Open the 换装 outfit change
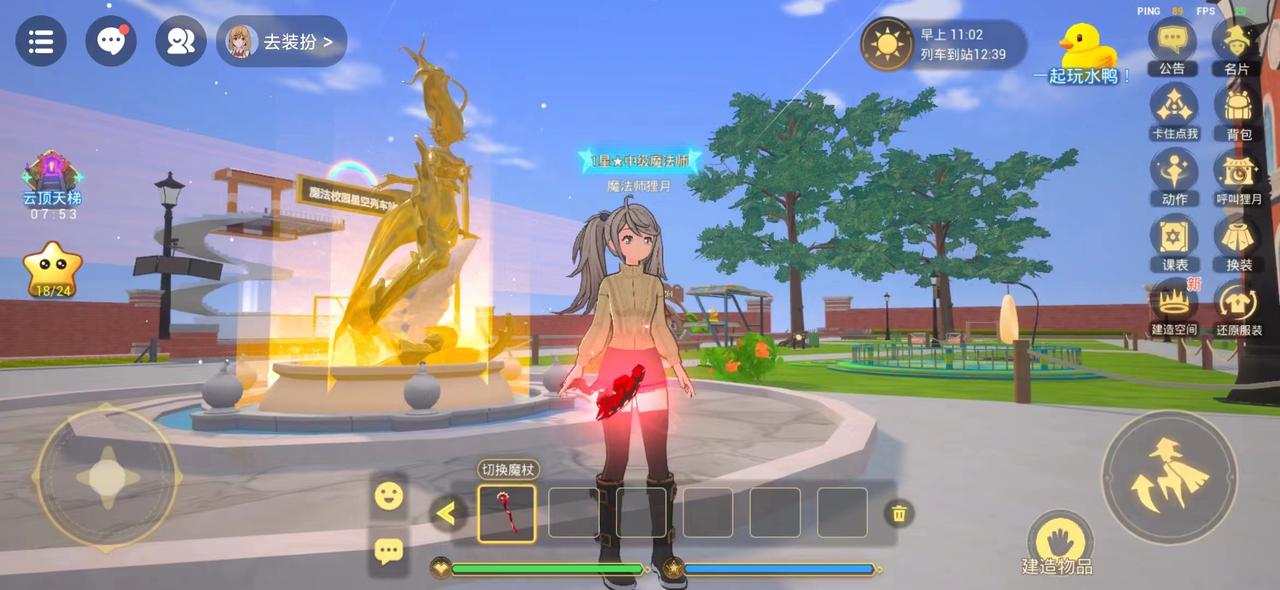 point(1238,240)
